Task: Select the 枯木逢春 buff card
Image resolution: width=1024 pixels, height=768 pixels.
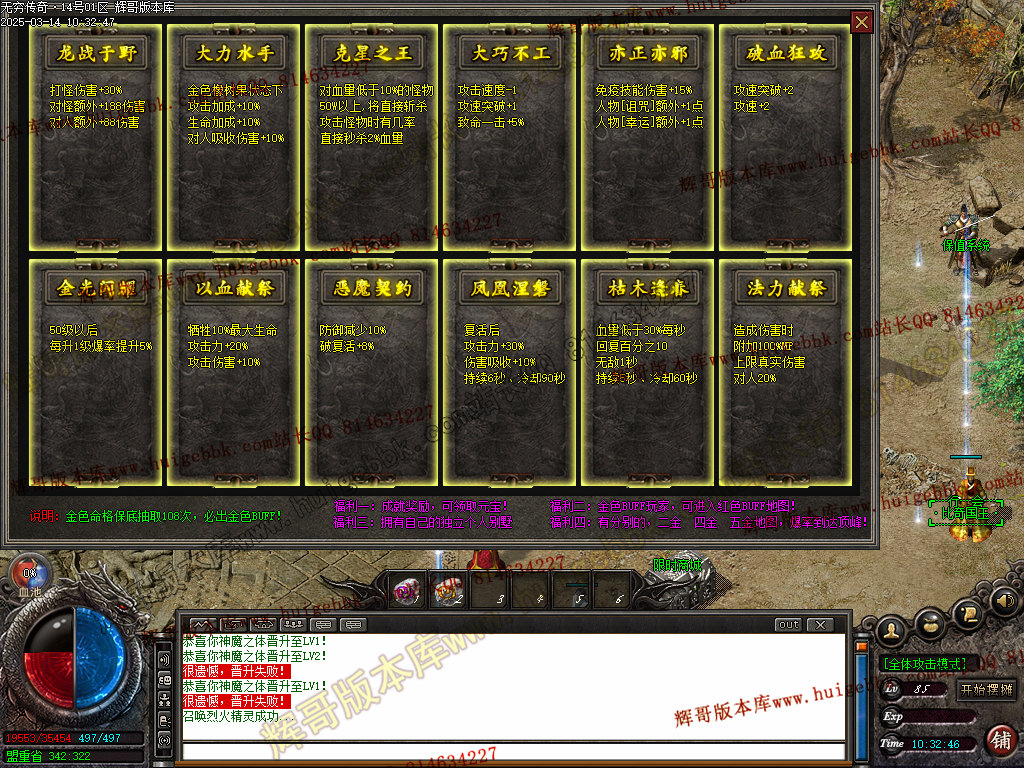Action: point(649,376)
